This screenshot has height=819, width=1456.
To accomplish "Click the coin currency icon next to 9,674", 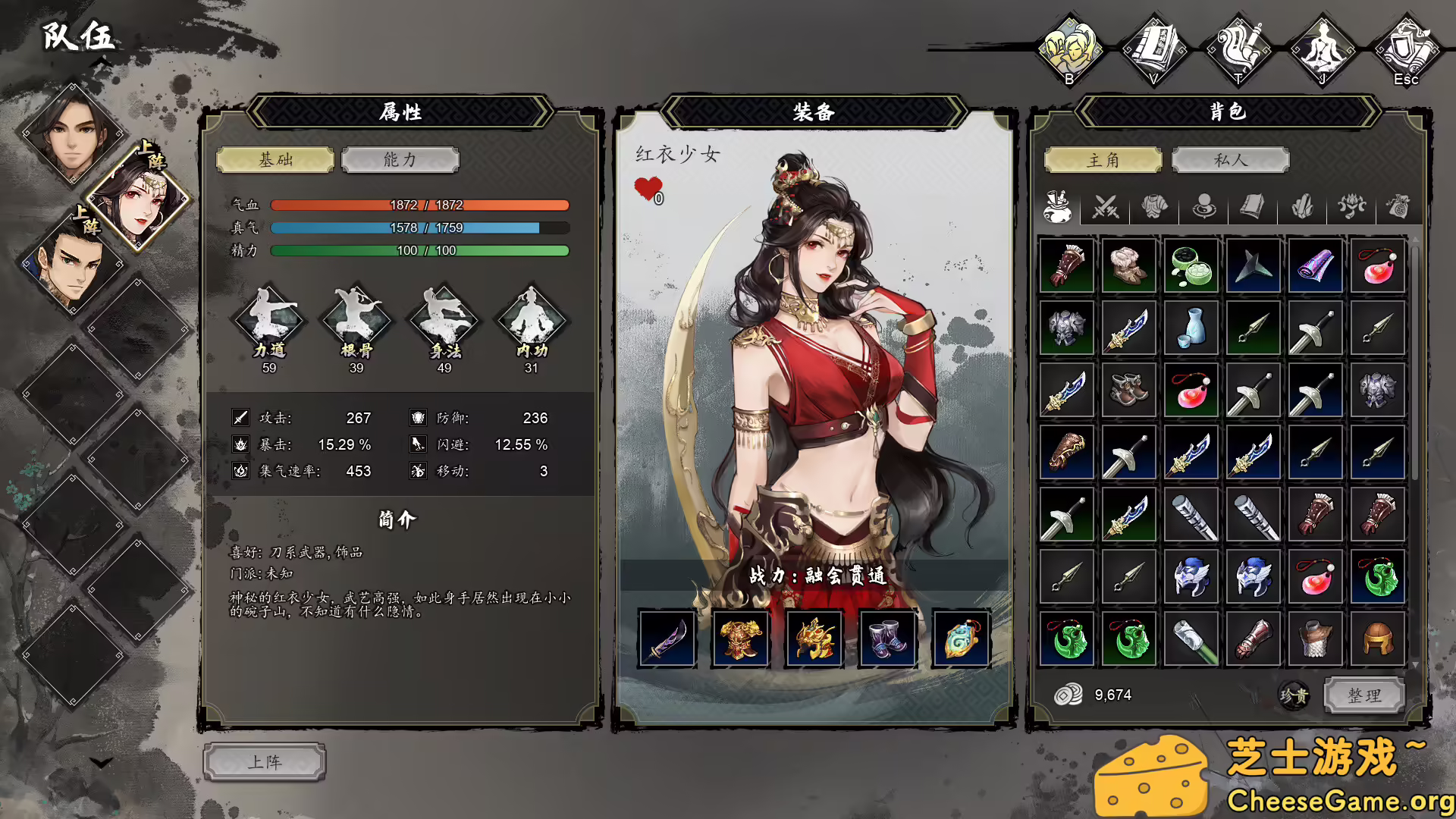I will [x=1069, y=694].
